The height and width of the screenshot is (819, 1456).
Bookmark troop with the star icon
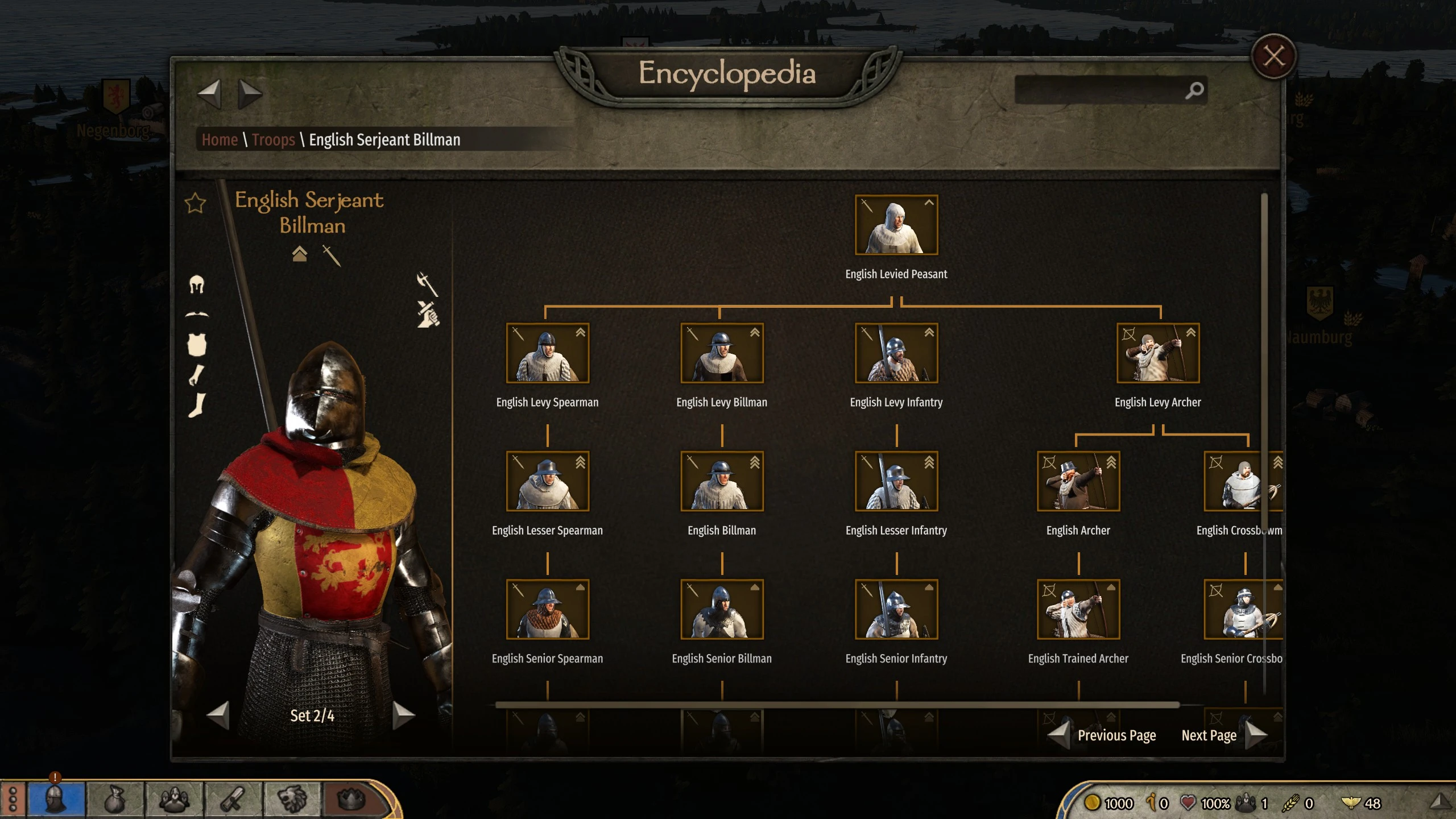pos(195,203)
